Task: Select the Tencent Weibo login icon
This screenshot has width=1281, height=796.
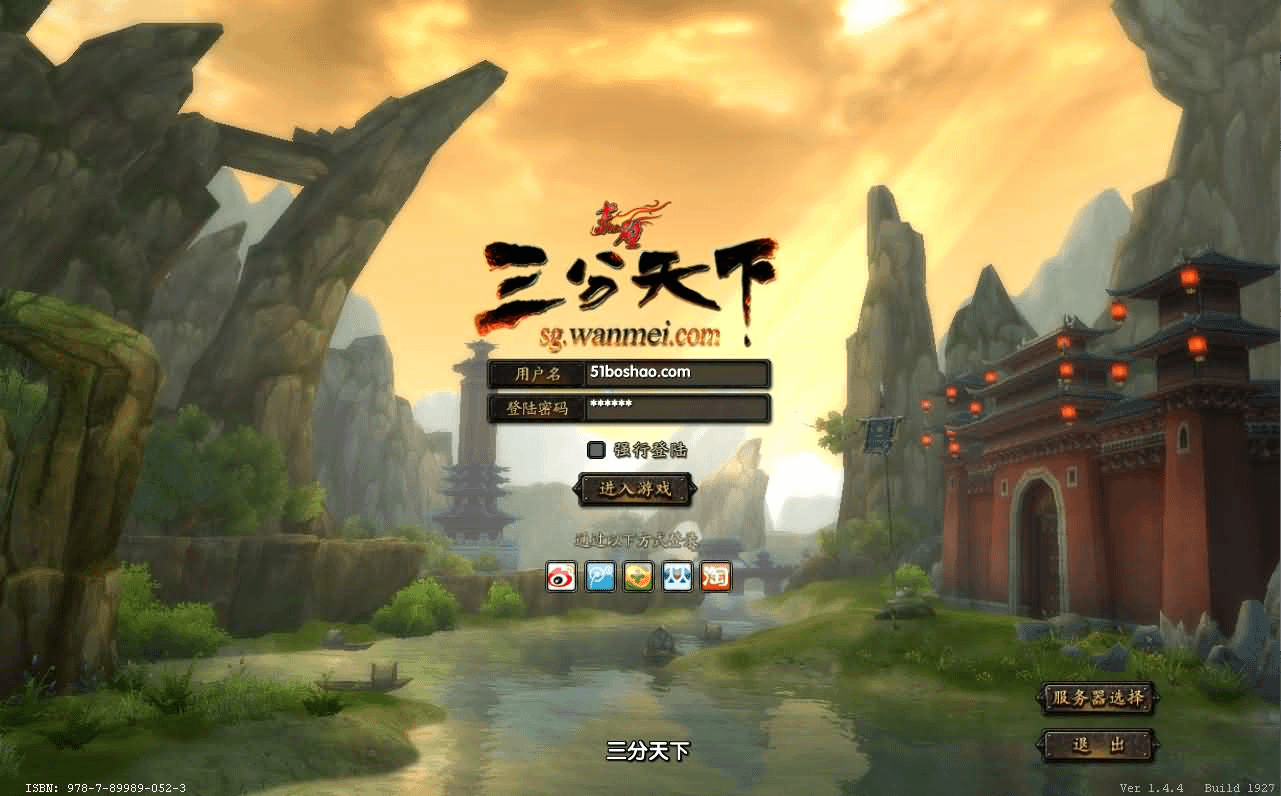Action: (x=599, y=577)
